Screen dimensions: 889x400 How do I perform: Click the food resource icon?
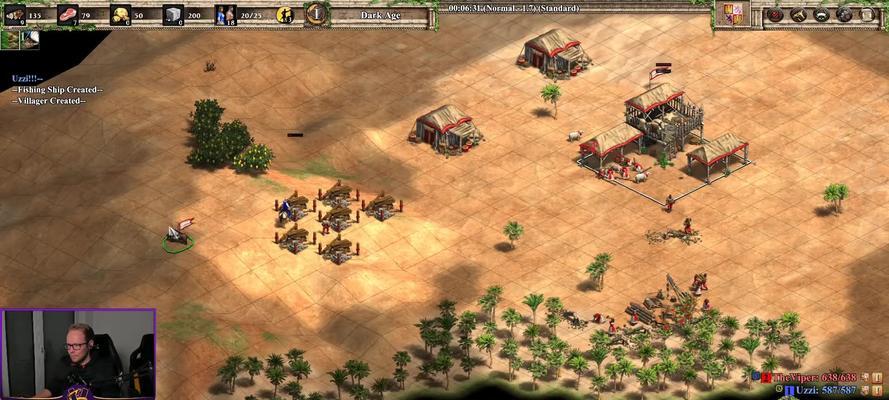coord(68,14)
